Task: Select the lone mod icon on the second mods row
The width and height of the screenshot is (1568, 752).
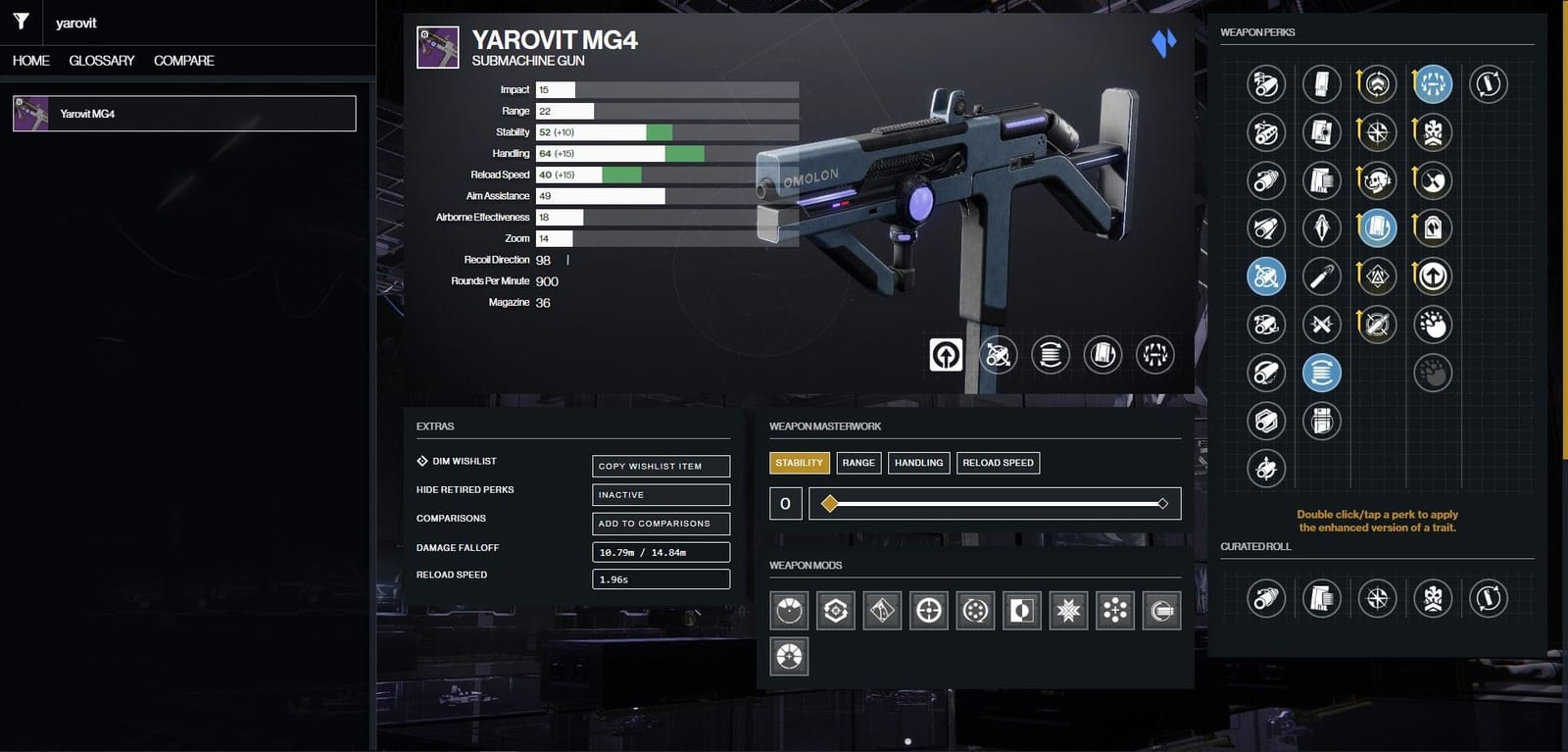Action: 788,657
